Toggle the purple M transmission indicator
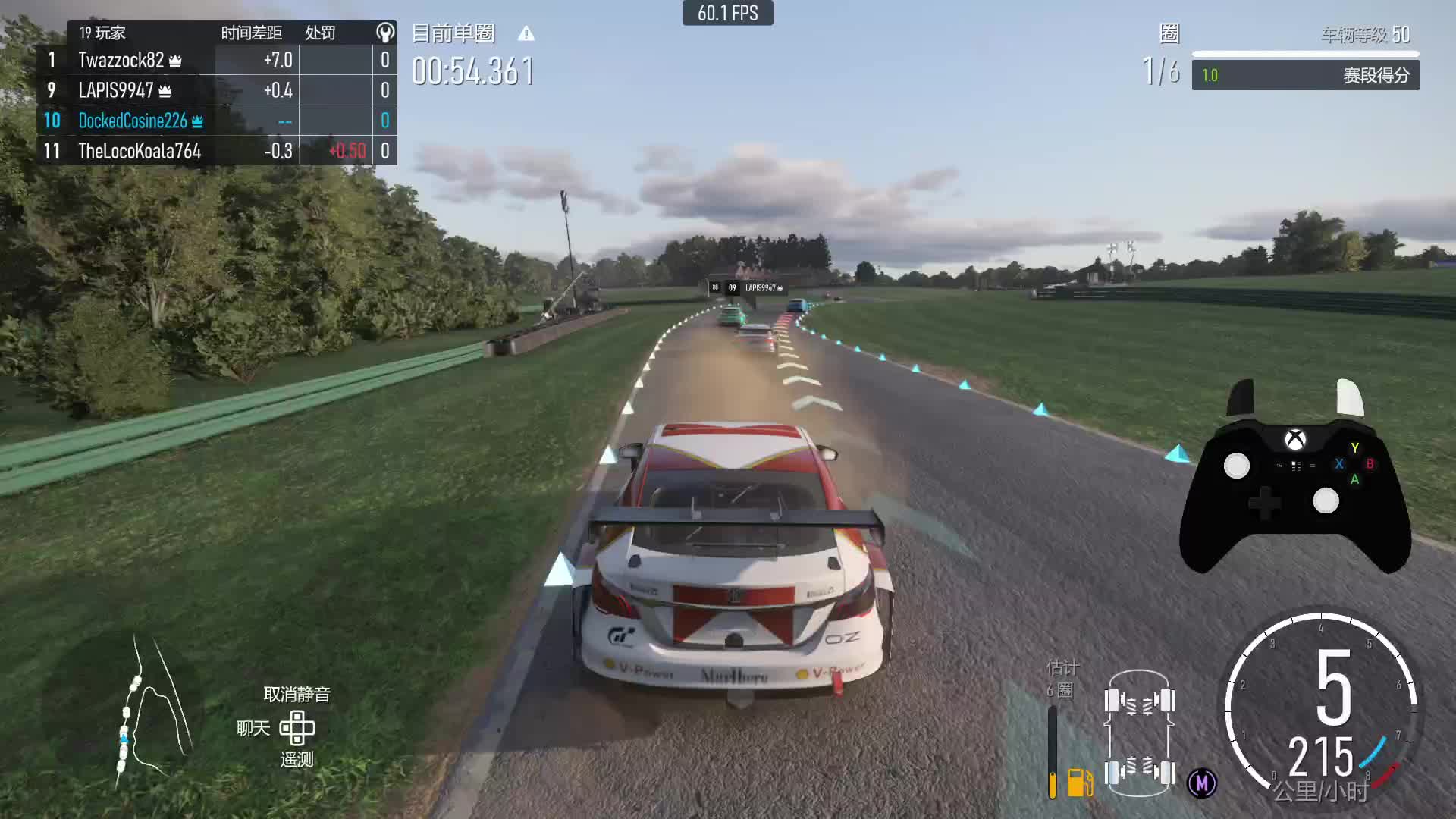Viewport: 1456px width, 819px height. 1202,783
